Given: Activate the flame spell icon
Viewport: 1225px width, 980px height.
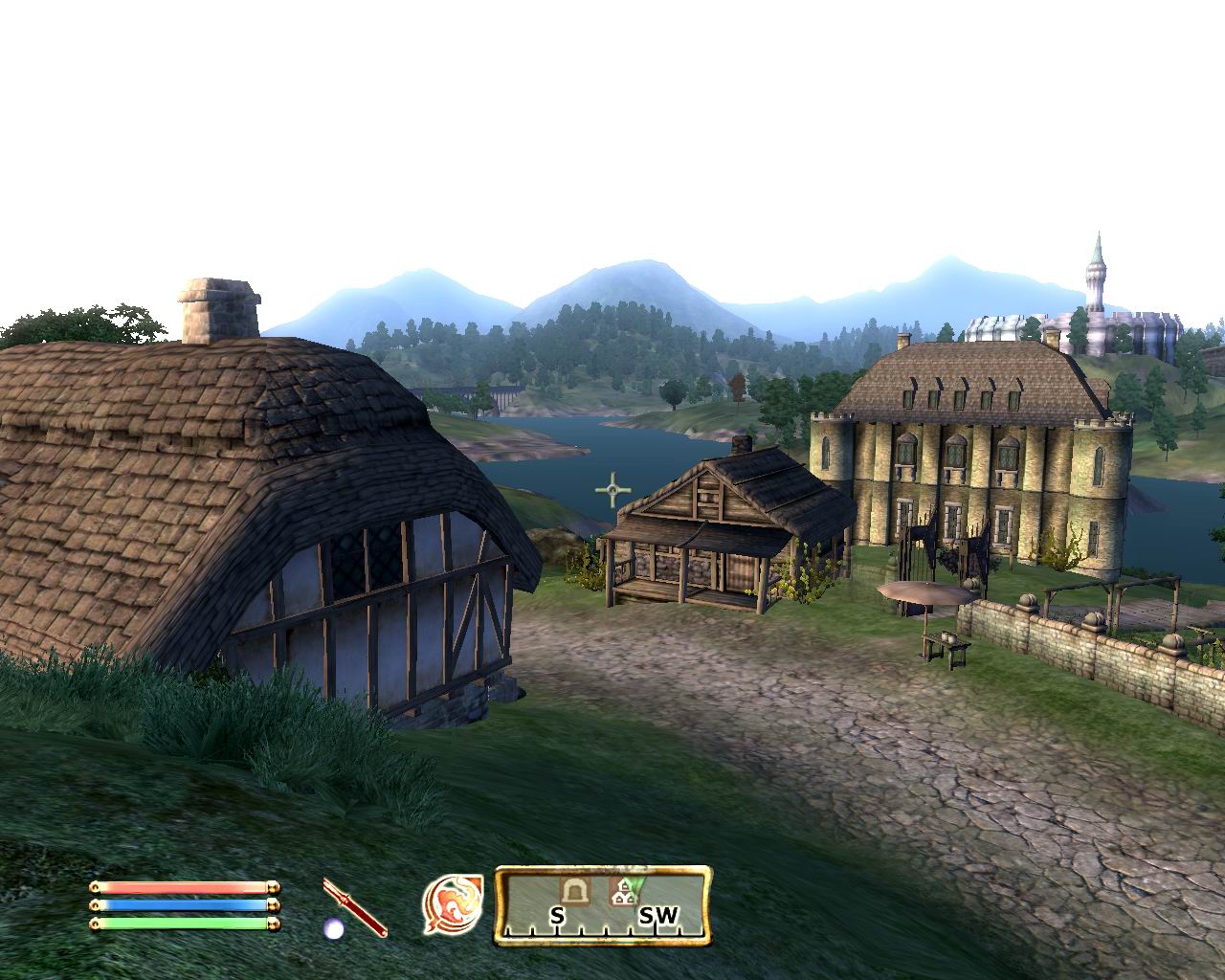Looking at the screenshot, I should point(452,903).
